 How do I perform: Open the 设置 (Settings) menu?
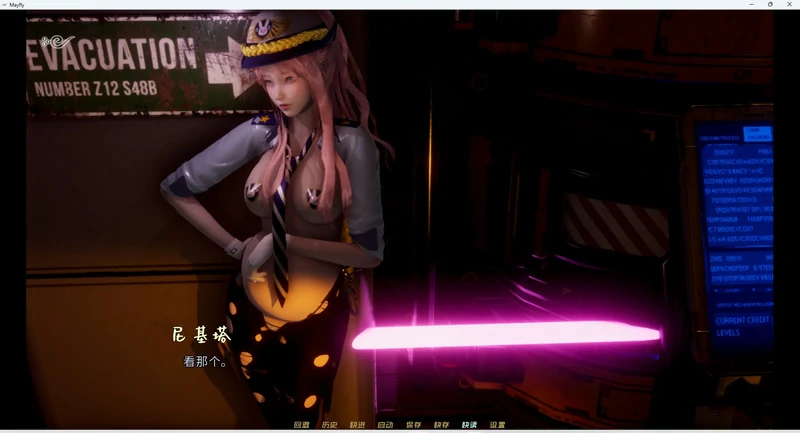pyautogui.click(x=497, y=425)
